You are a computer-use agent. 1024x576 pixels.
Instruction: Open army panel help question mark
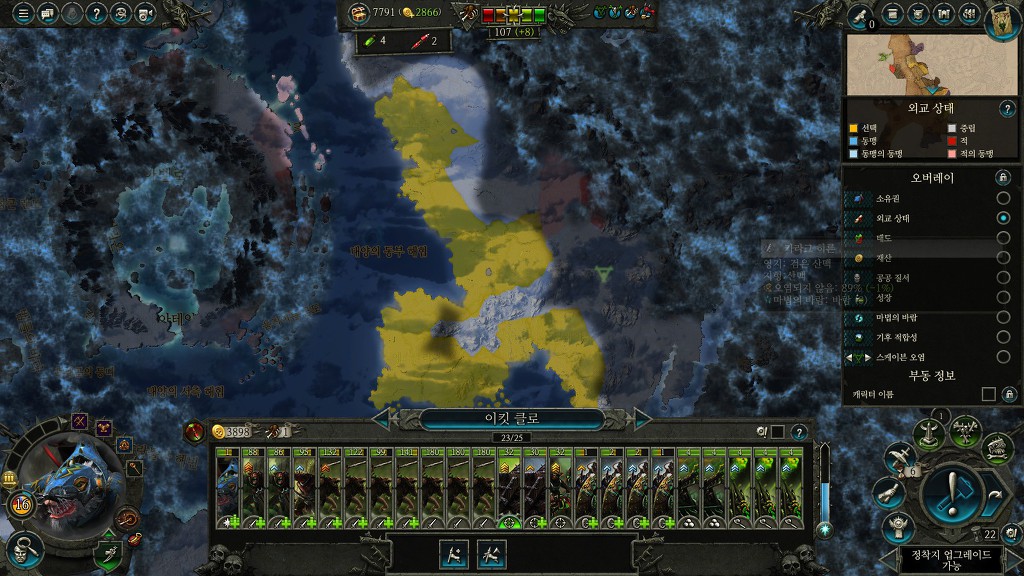[x=799, y=432]
